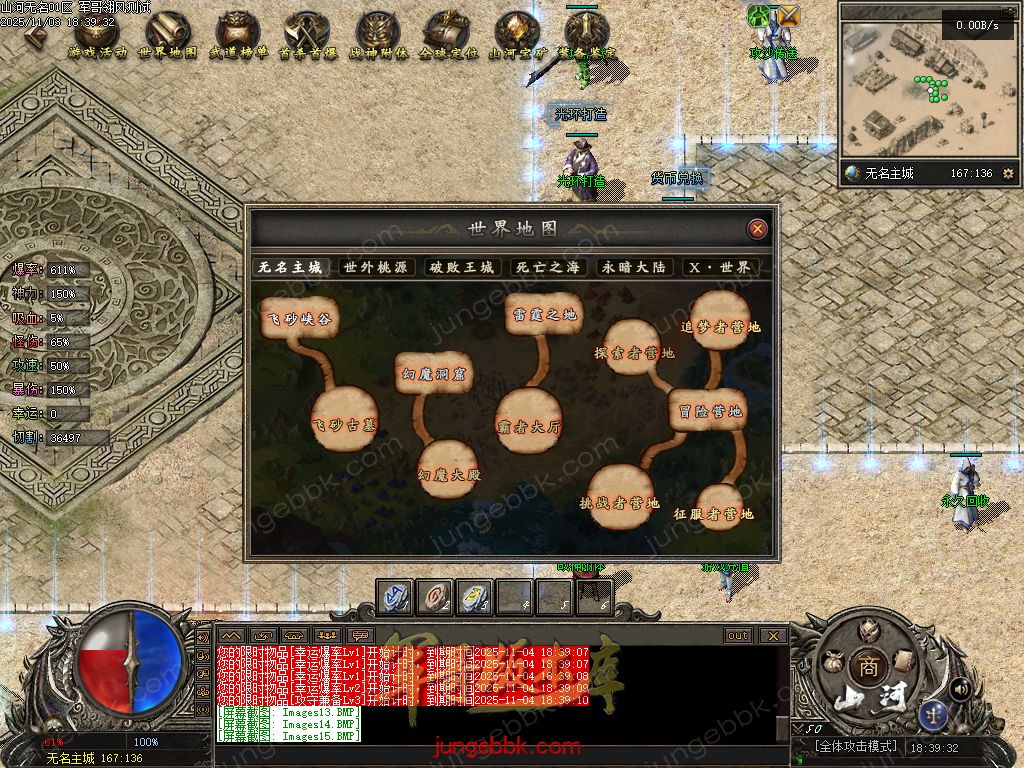Show the X·世界 tab
The width and height of the screenshot is (1024, 768).
click(x=719, y=267)
